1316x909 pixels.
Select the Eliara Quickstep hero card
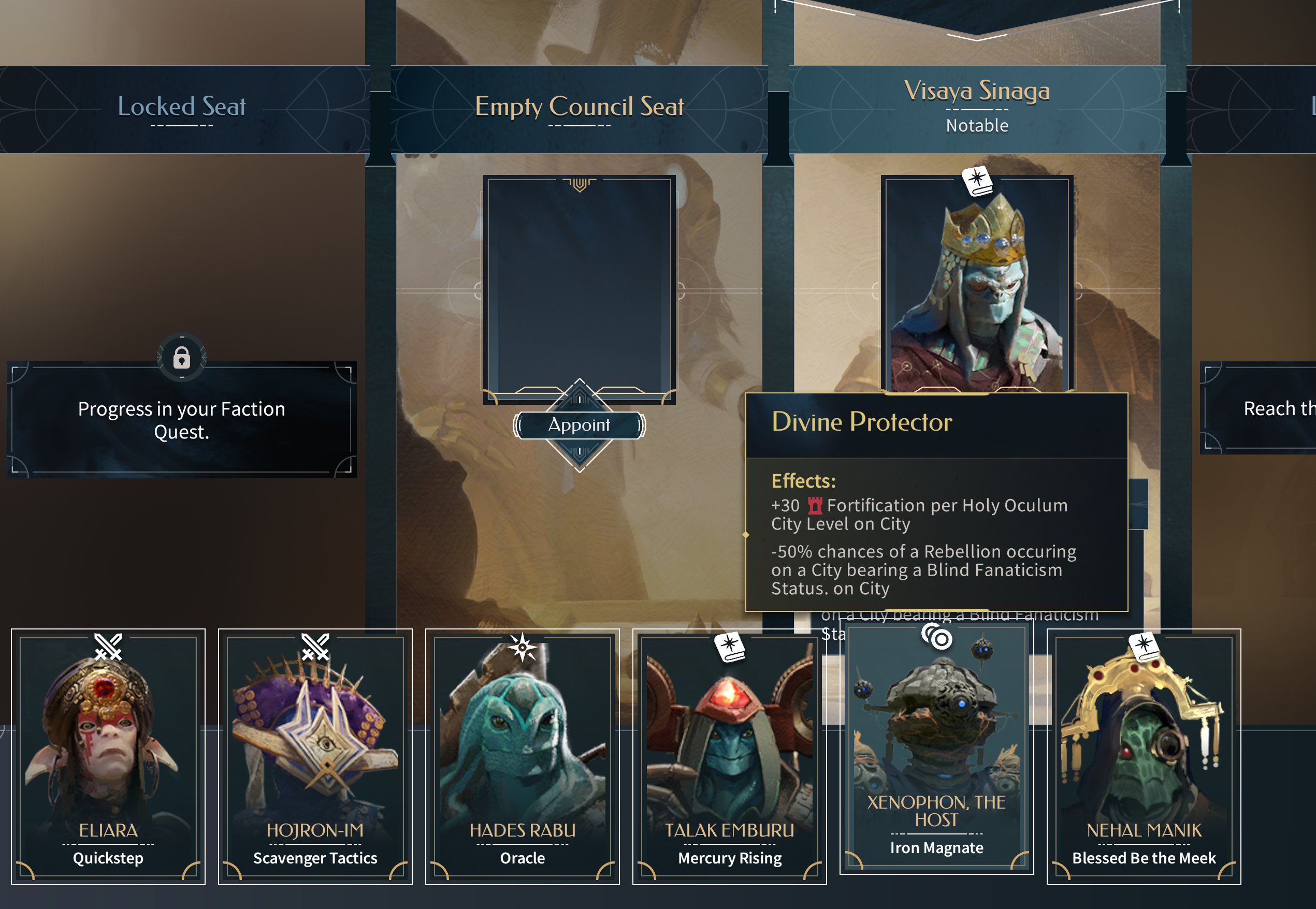click(108, 756)
